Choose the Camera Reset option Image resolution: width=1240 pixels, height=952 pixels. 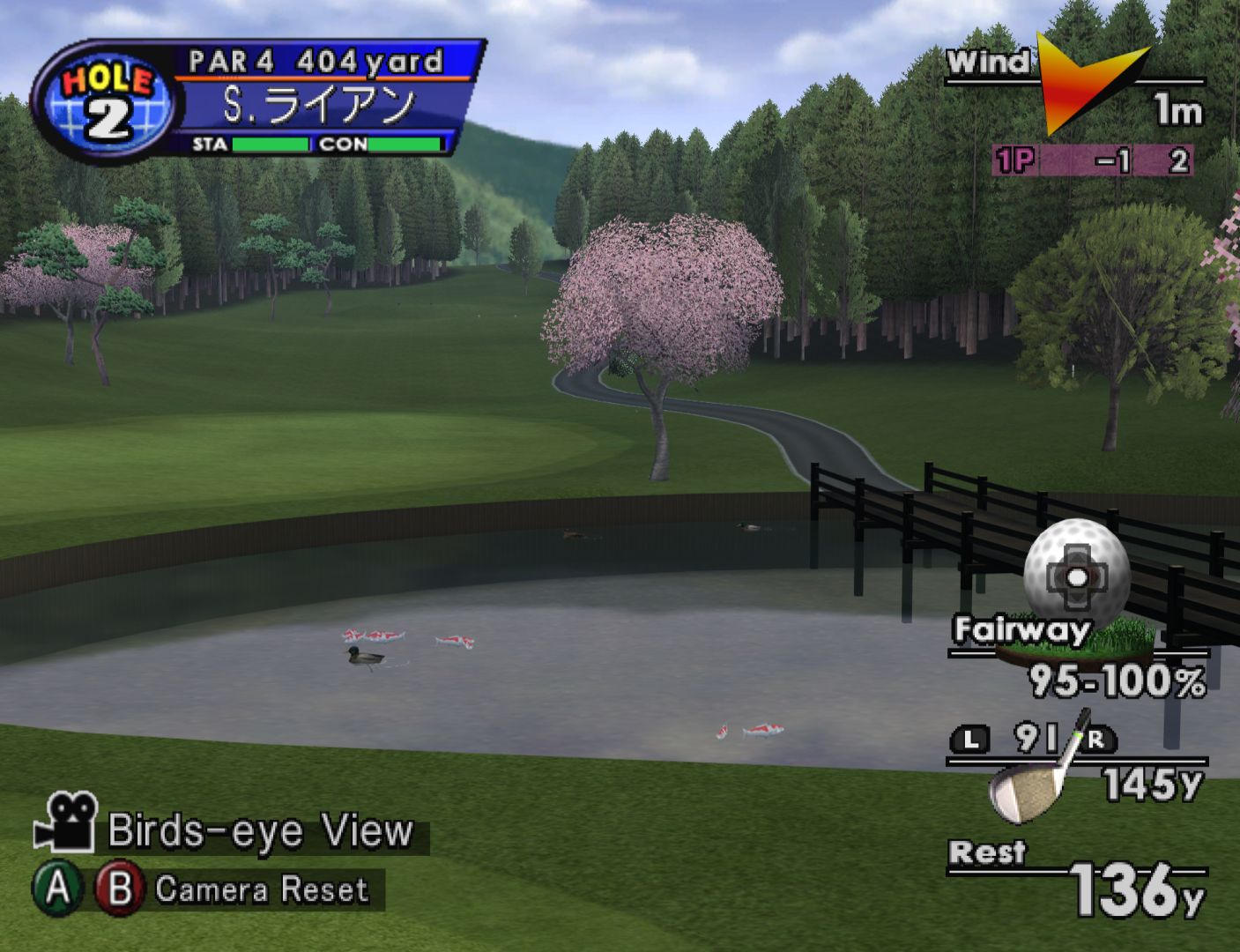click(261, 889)
